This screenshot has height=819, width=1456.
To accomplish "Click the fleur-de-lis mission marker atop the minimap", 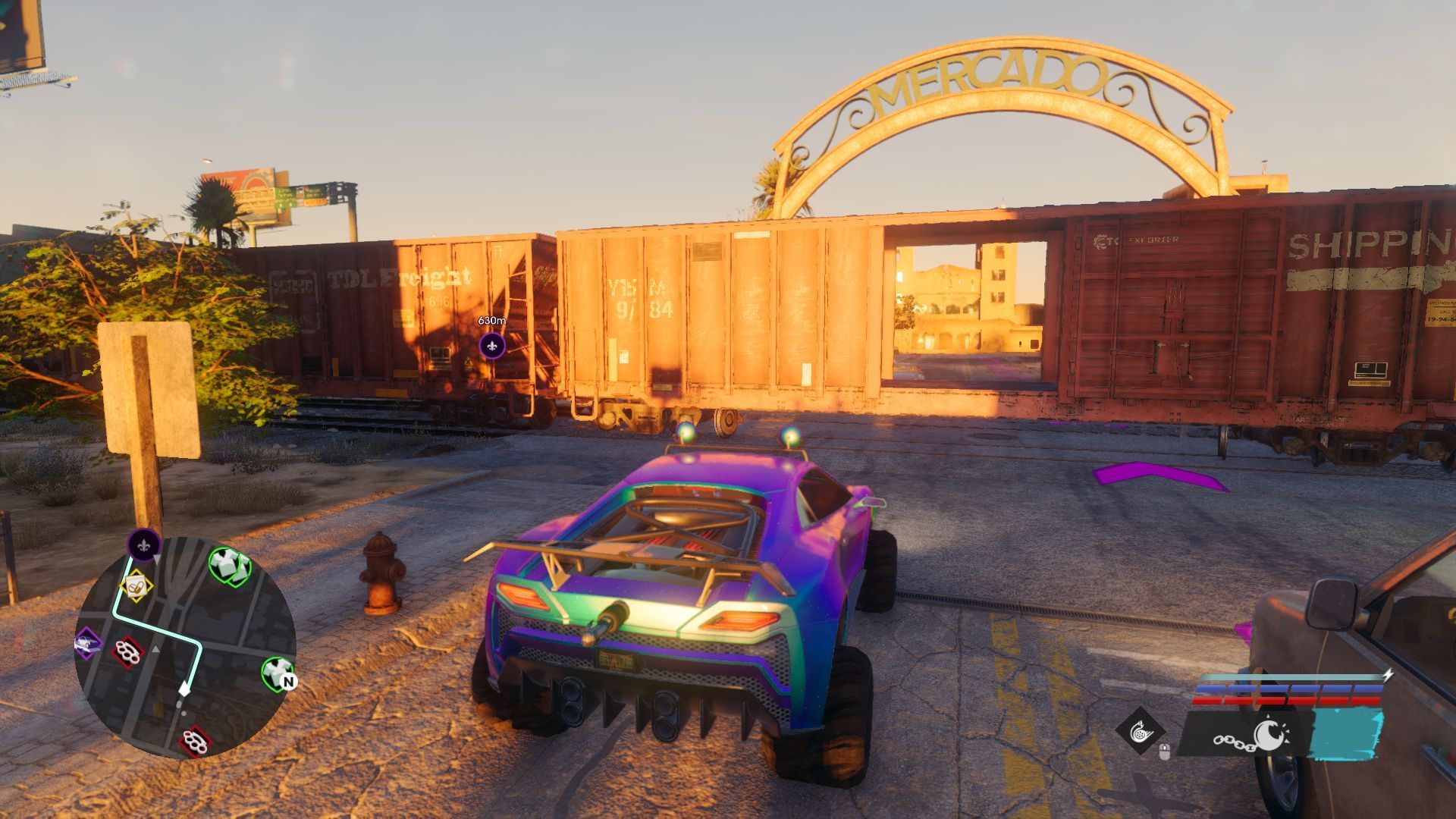I will [x=144, y=544].
